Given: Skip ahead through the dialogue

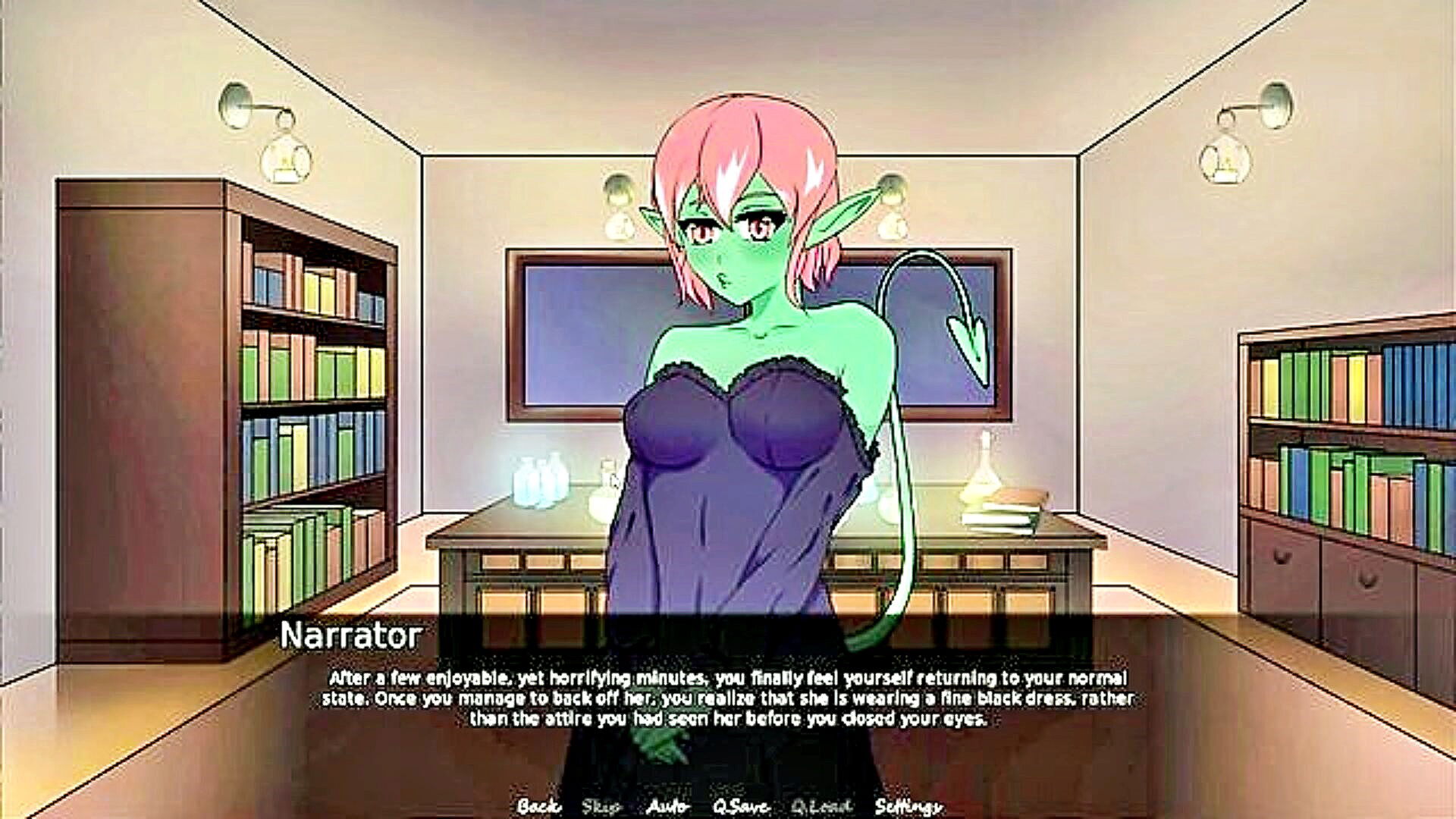Looking at the screenshot, I should click(x=601, y=806).
